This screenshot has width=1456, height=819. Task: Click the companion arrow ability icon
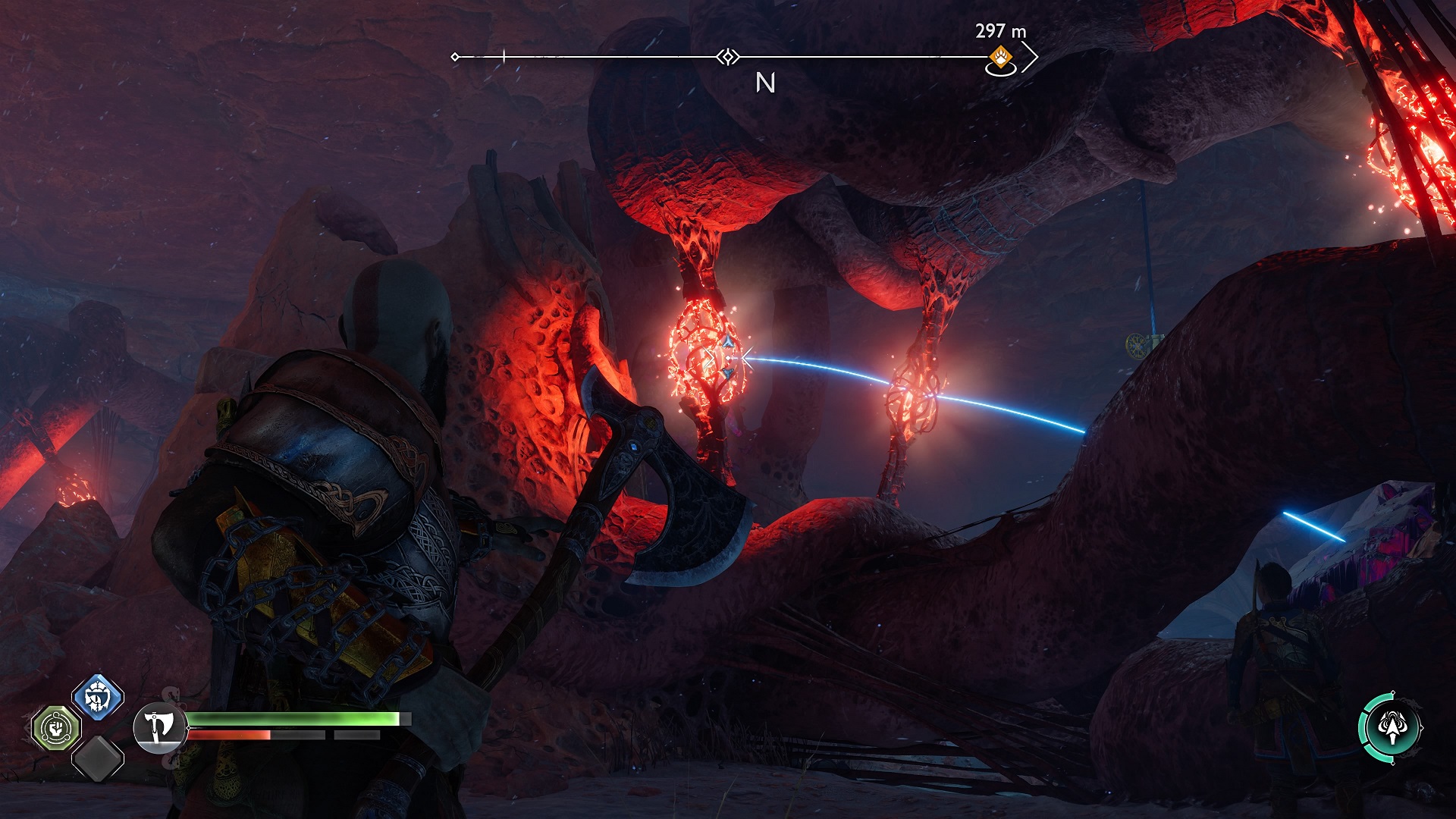click(x=1391, y=727)
